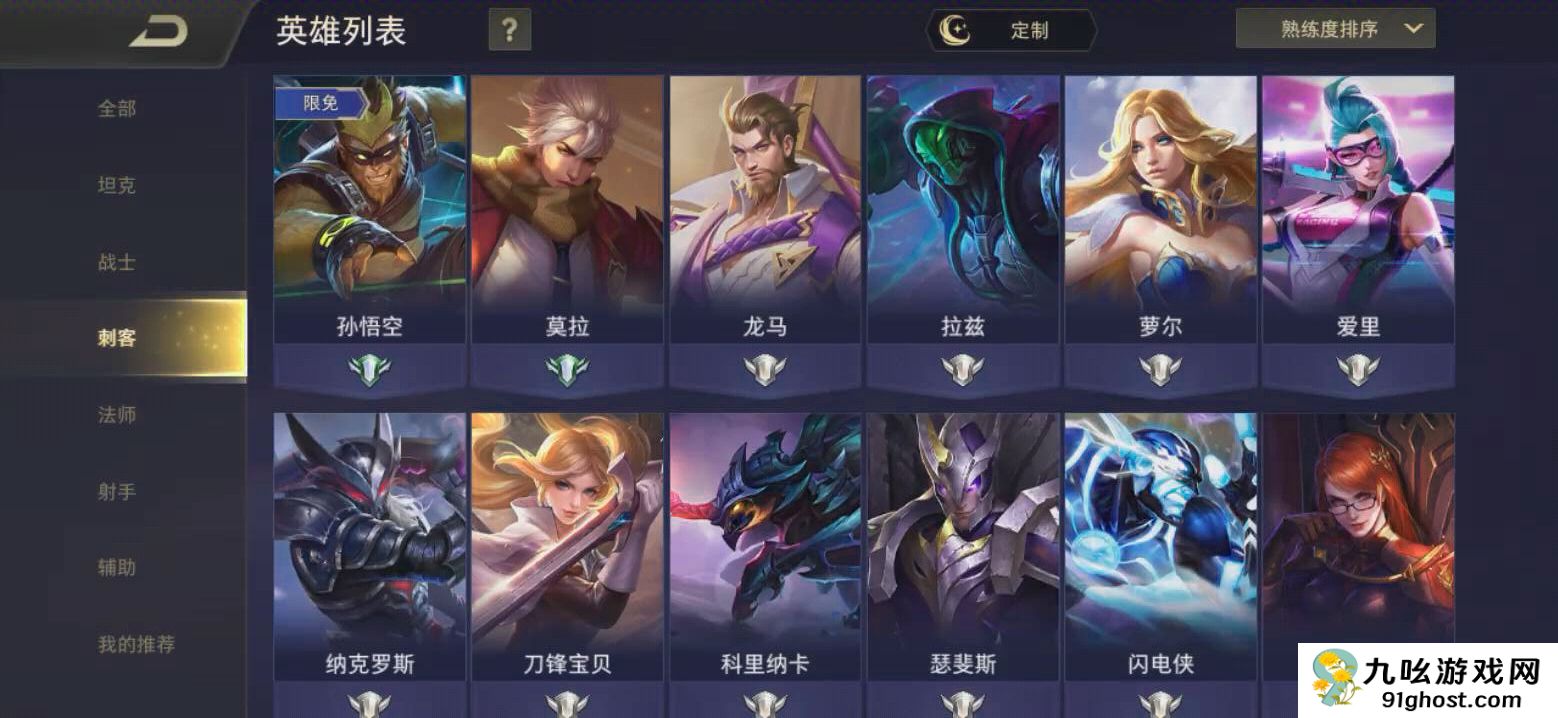
Task: Select the 孙悟空 hero card
Action: [x=370, y=210]
